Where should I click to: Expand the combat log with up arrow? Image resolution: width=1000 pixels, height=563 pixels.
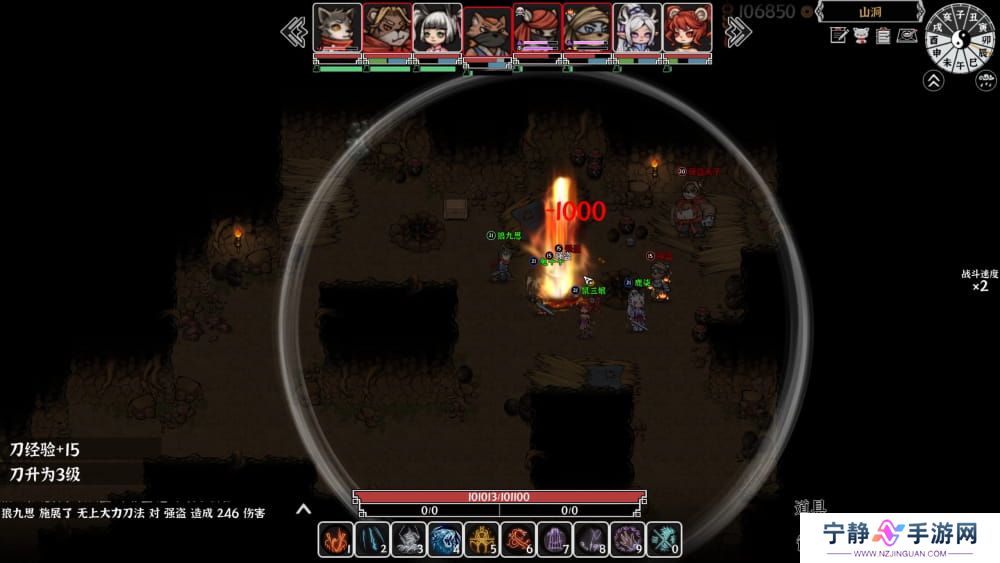click(x=303, y=510)
